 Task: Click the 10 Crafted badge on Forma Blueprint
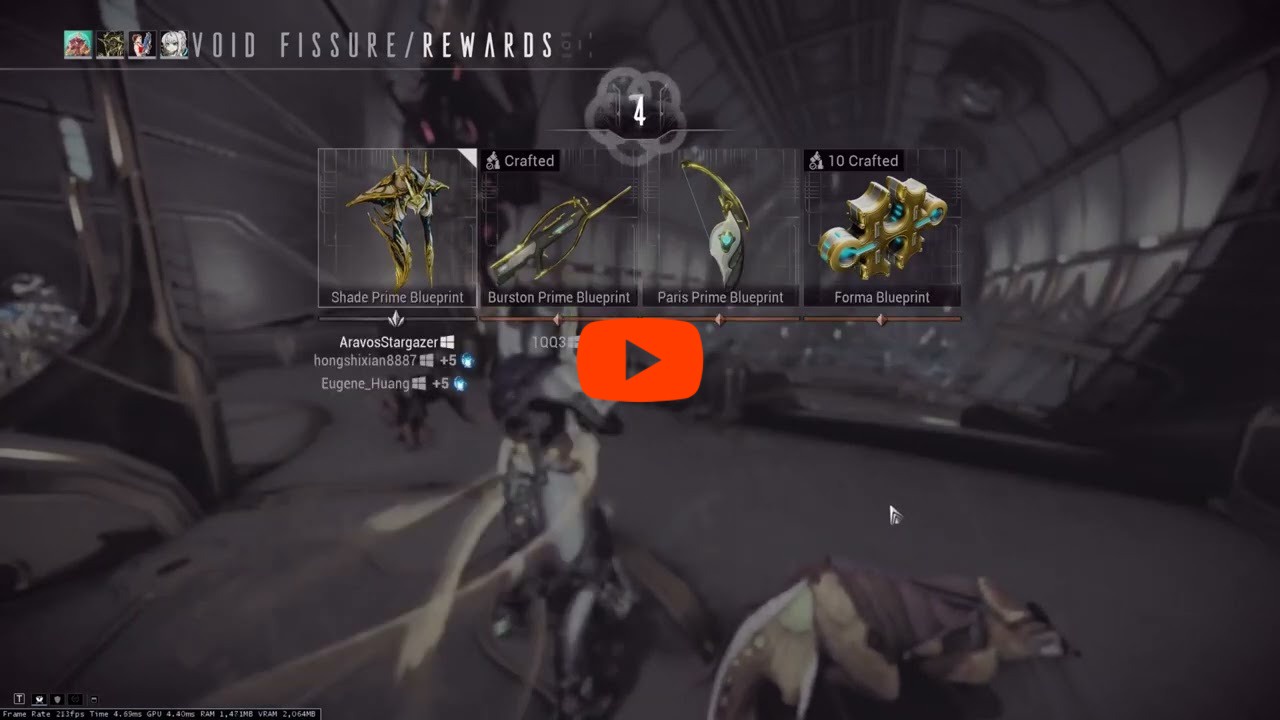point(853,161)
